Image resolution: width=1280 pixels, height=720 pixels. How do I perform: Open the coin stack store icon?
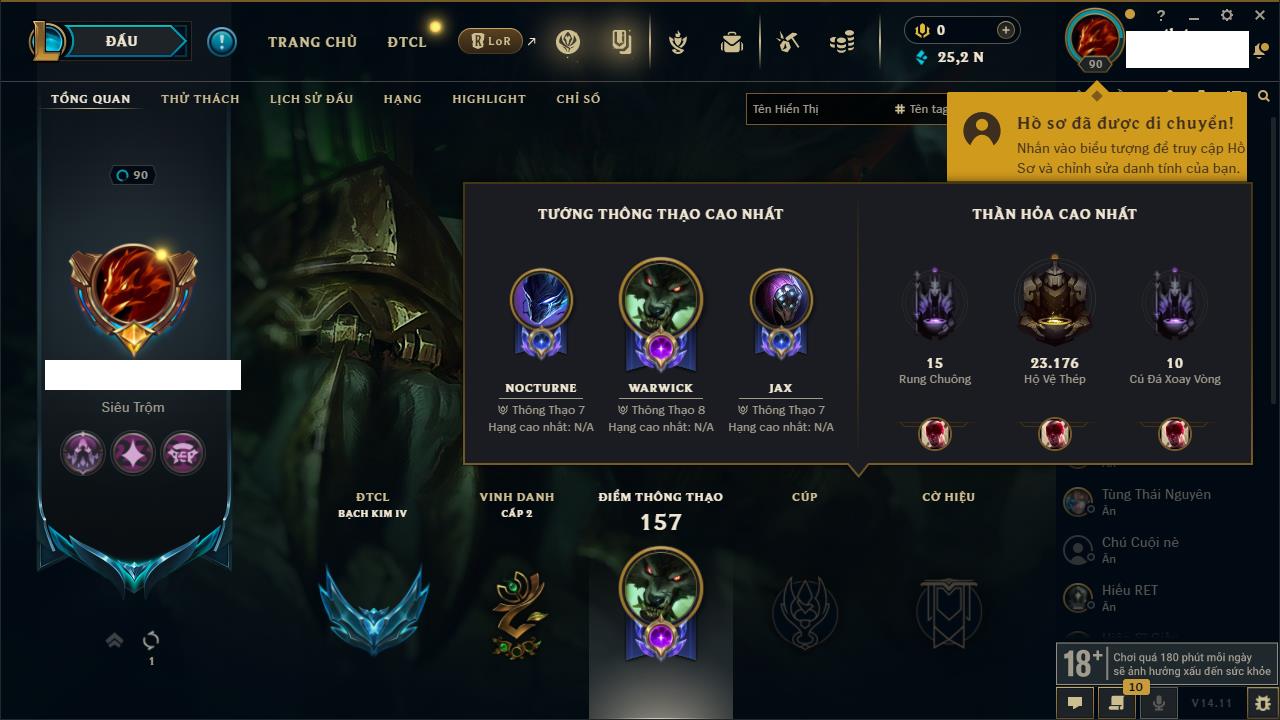[842, 42]
